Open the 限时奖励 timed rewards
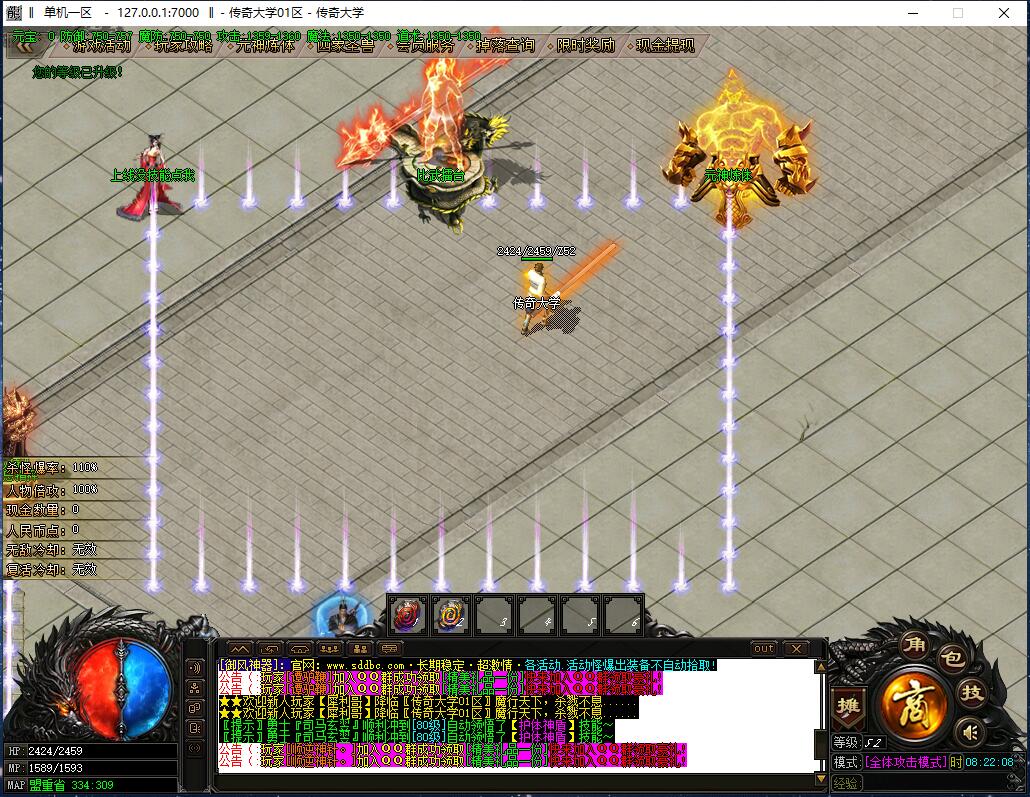This screenshot has width=1030, height=797. [586, 46]
